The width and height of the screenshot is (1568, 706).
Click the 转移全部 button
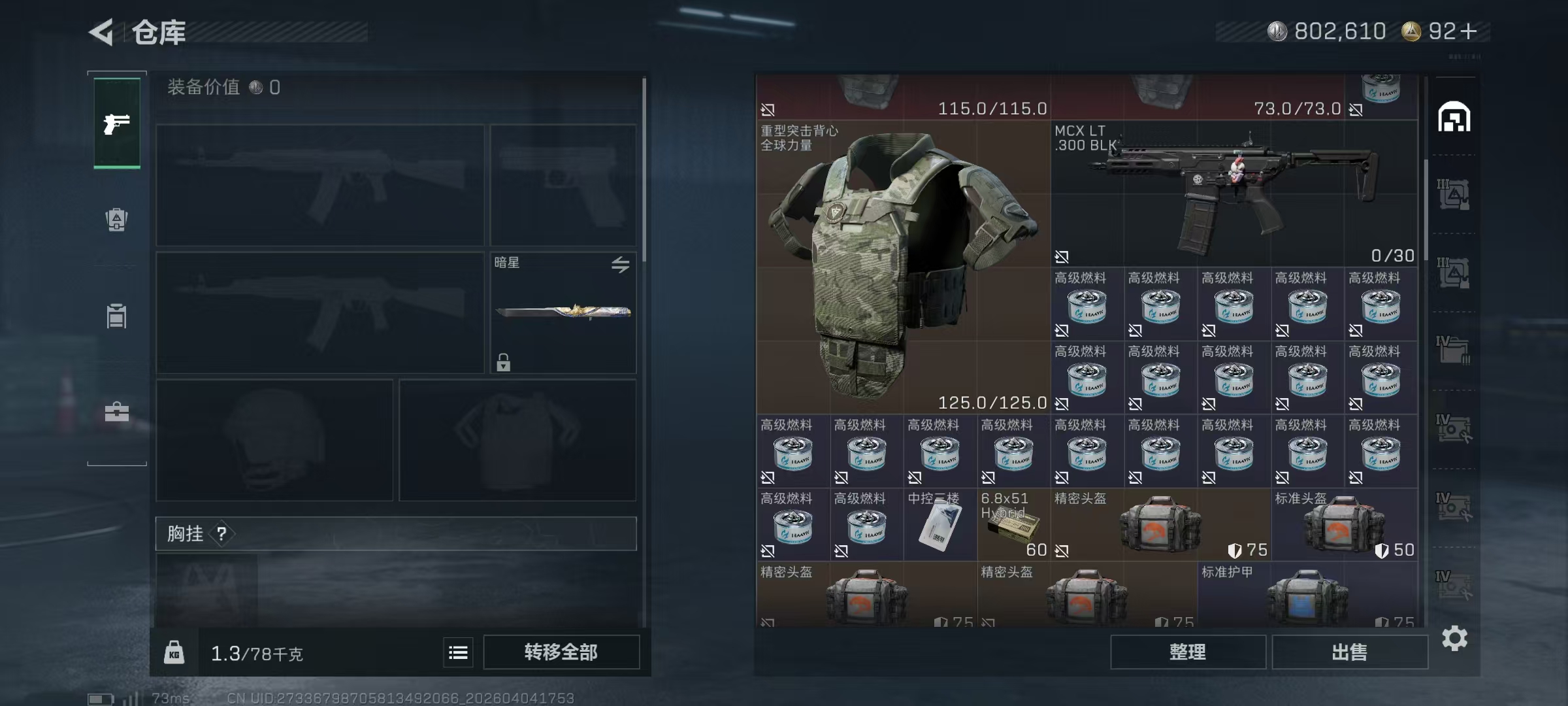[561, 652]
